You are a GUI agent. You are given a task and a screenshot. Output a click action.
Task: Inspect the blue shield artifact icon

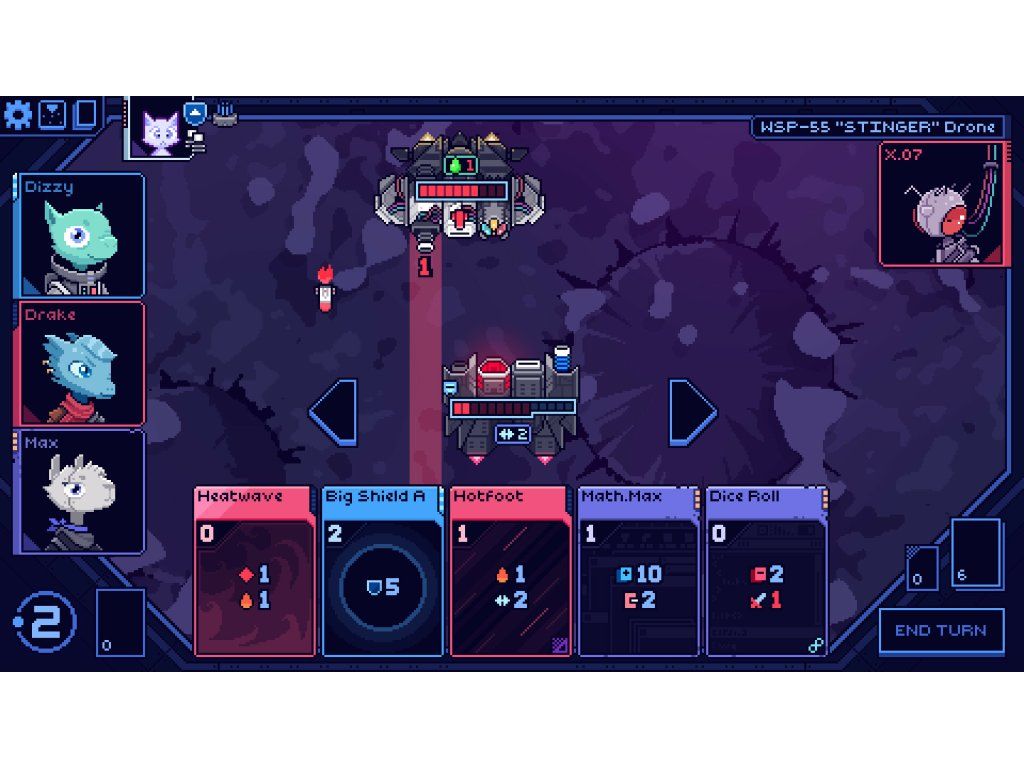tap(196, 113)
